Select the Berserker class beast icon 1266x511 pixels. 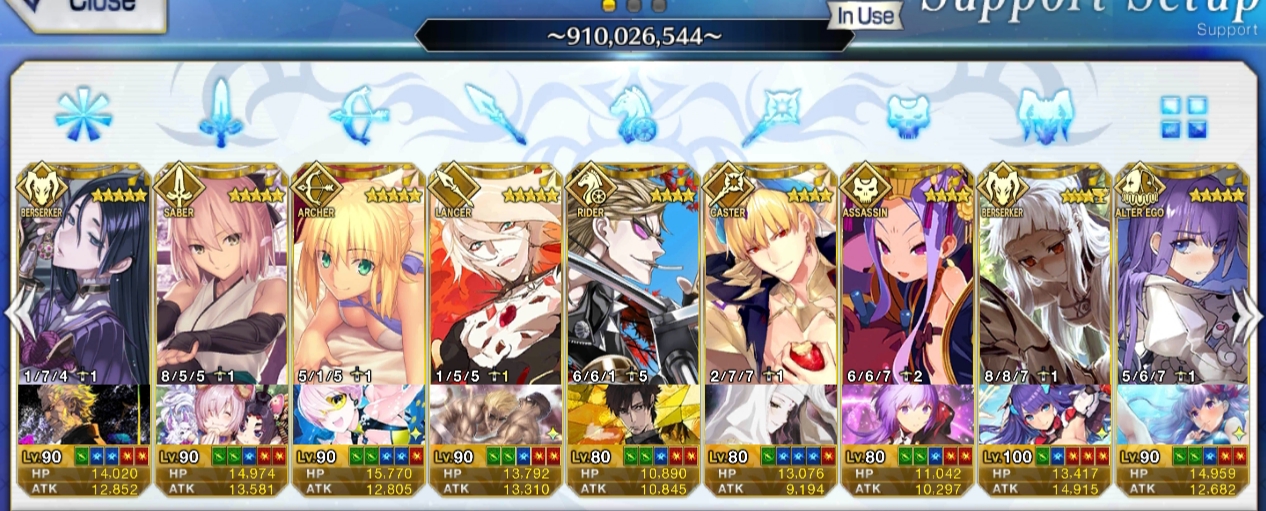point(1045,115)
